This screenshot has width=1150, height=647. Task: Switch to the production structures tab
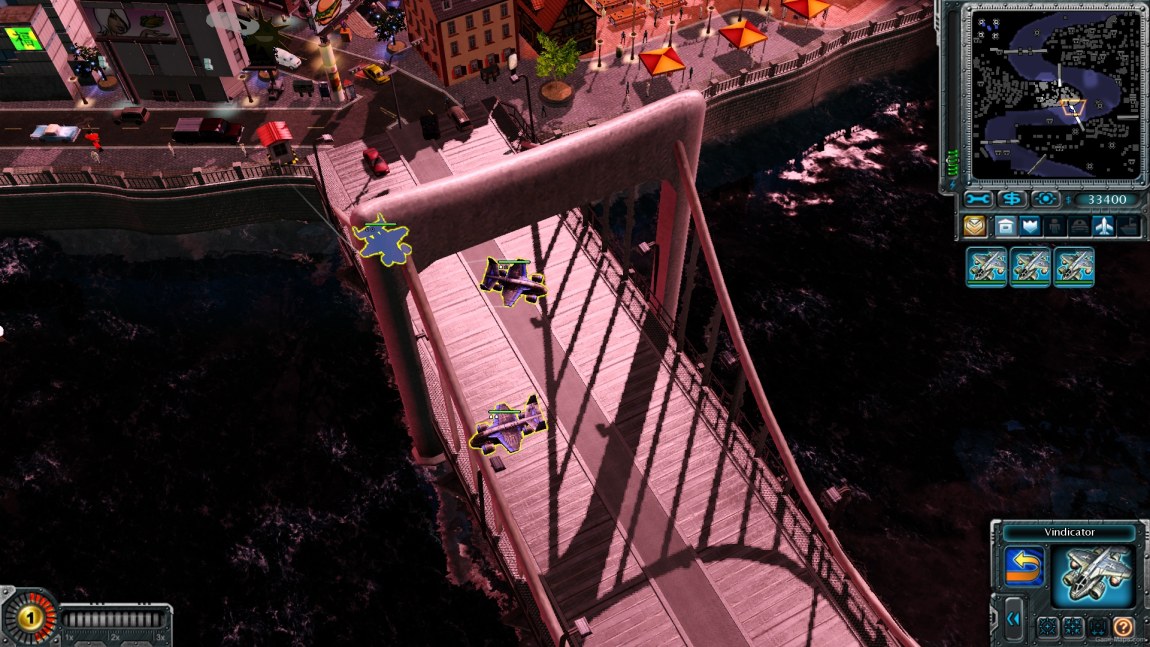pos(1004,227)
